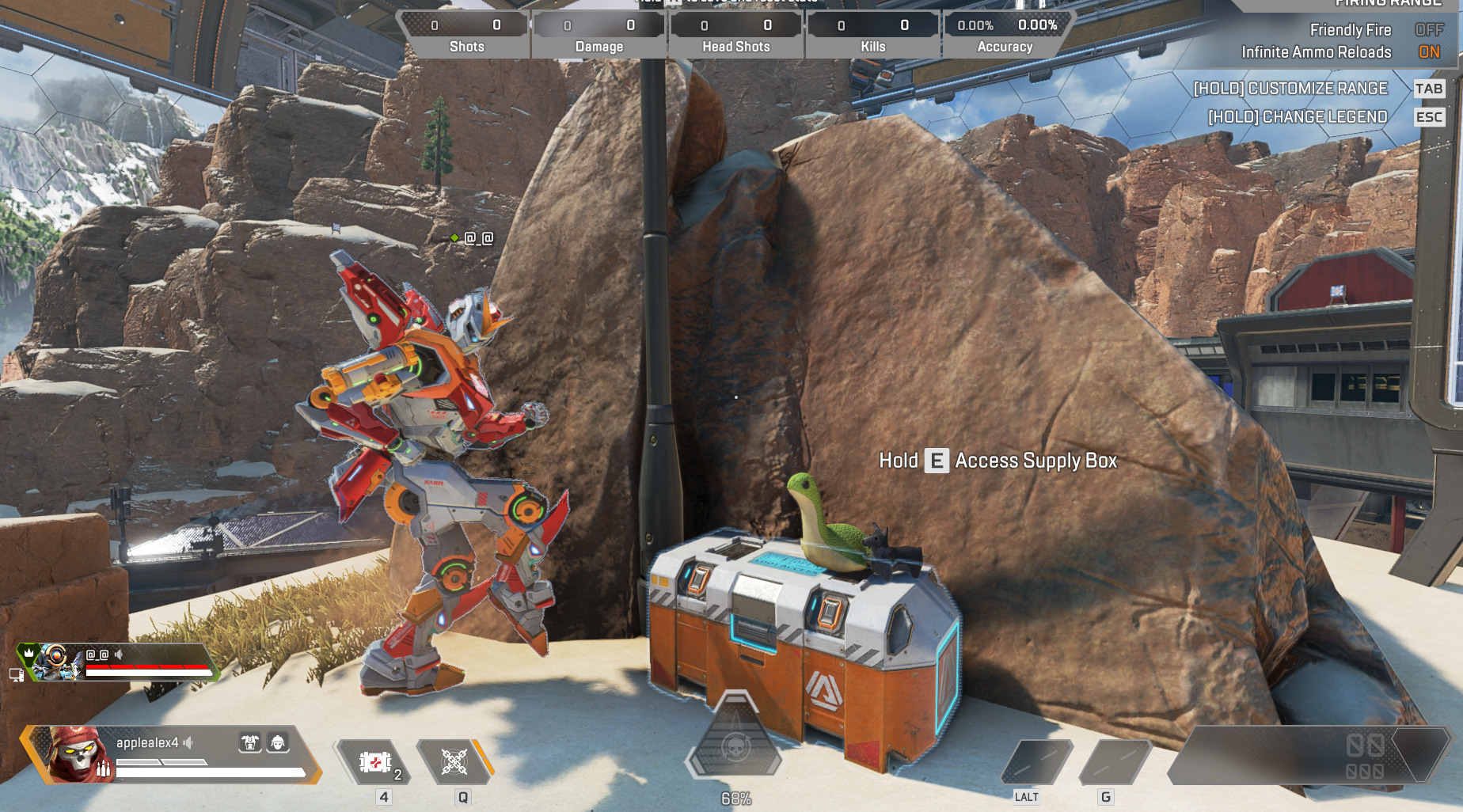The width and height of the screenshot is (1463, 812).
Task: Activate the crossed-chains tactical ability
Action: coord(454,762)
